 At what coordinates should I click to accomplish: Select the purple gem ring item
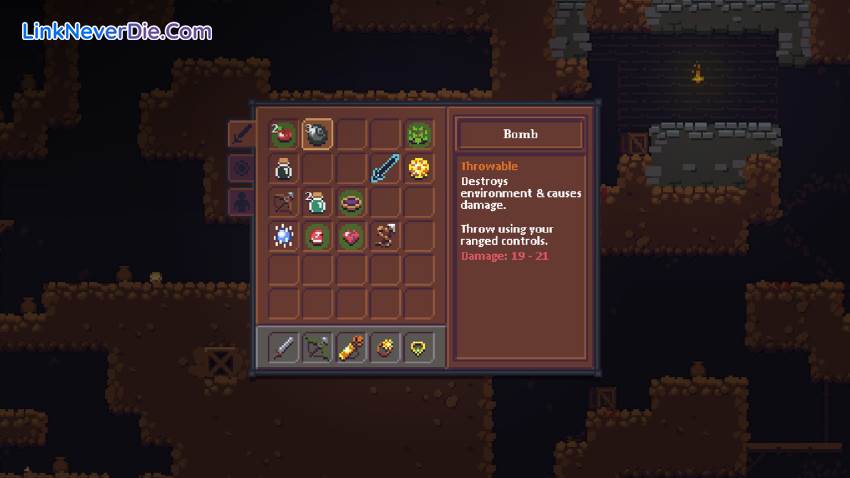tap(351, 202)
